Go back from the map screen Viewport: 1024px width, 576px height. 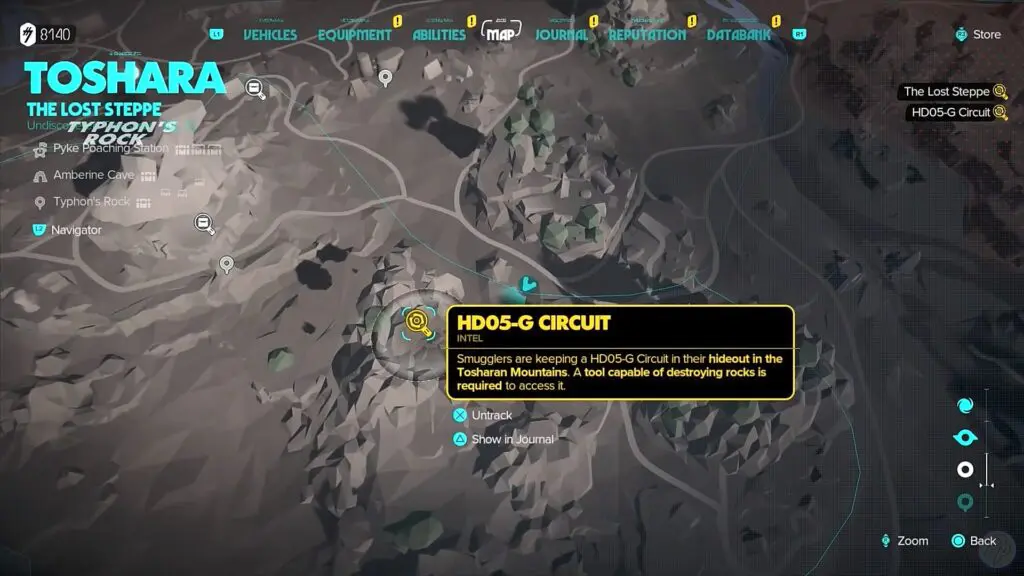click(974, 541)
